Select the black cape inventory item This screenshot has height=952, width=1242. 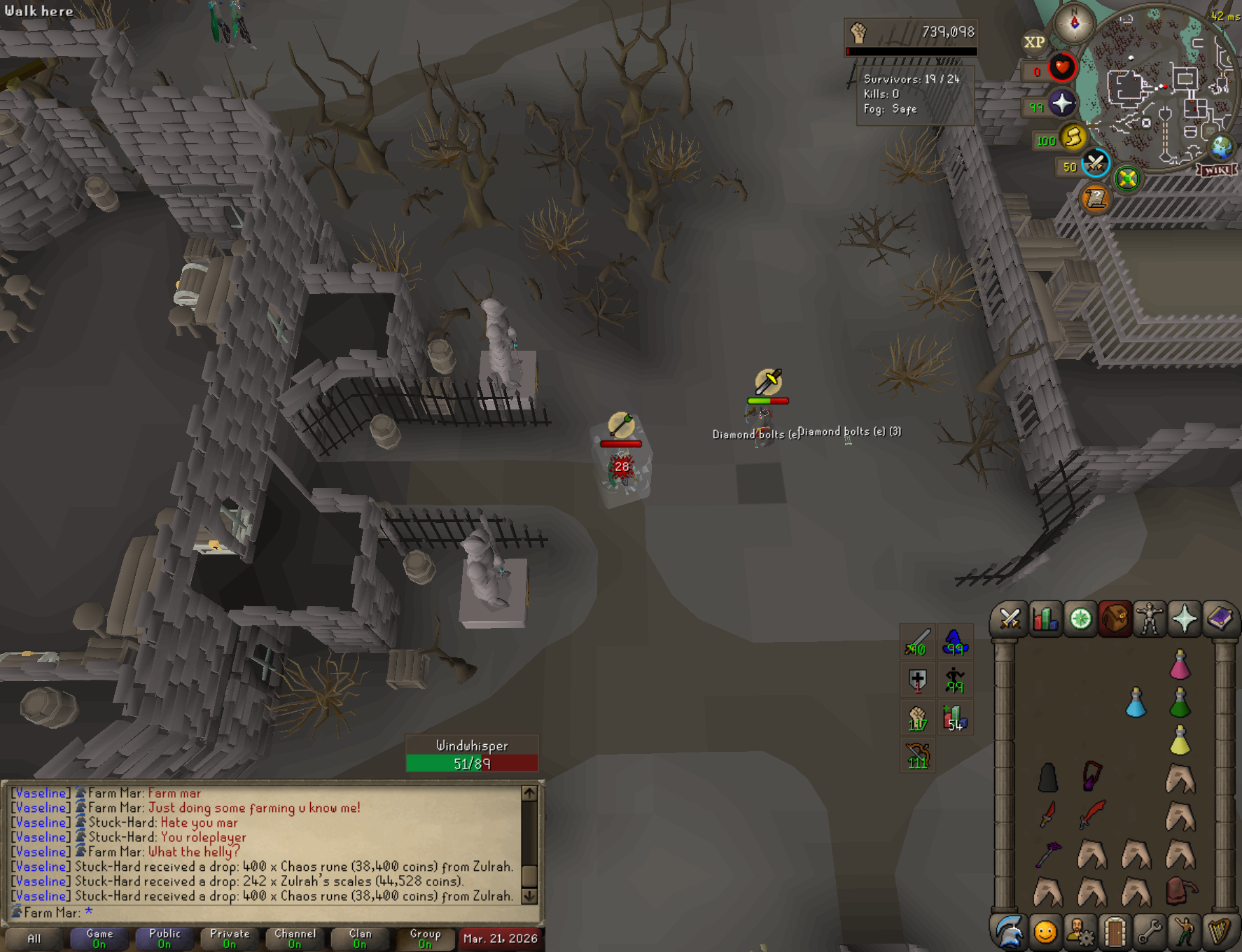(x=1047, y=778)
